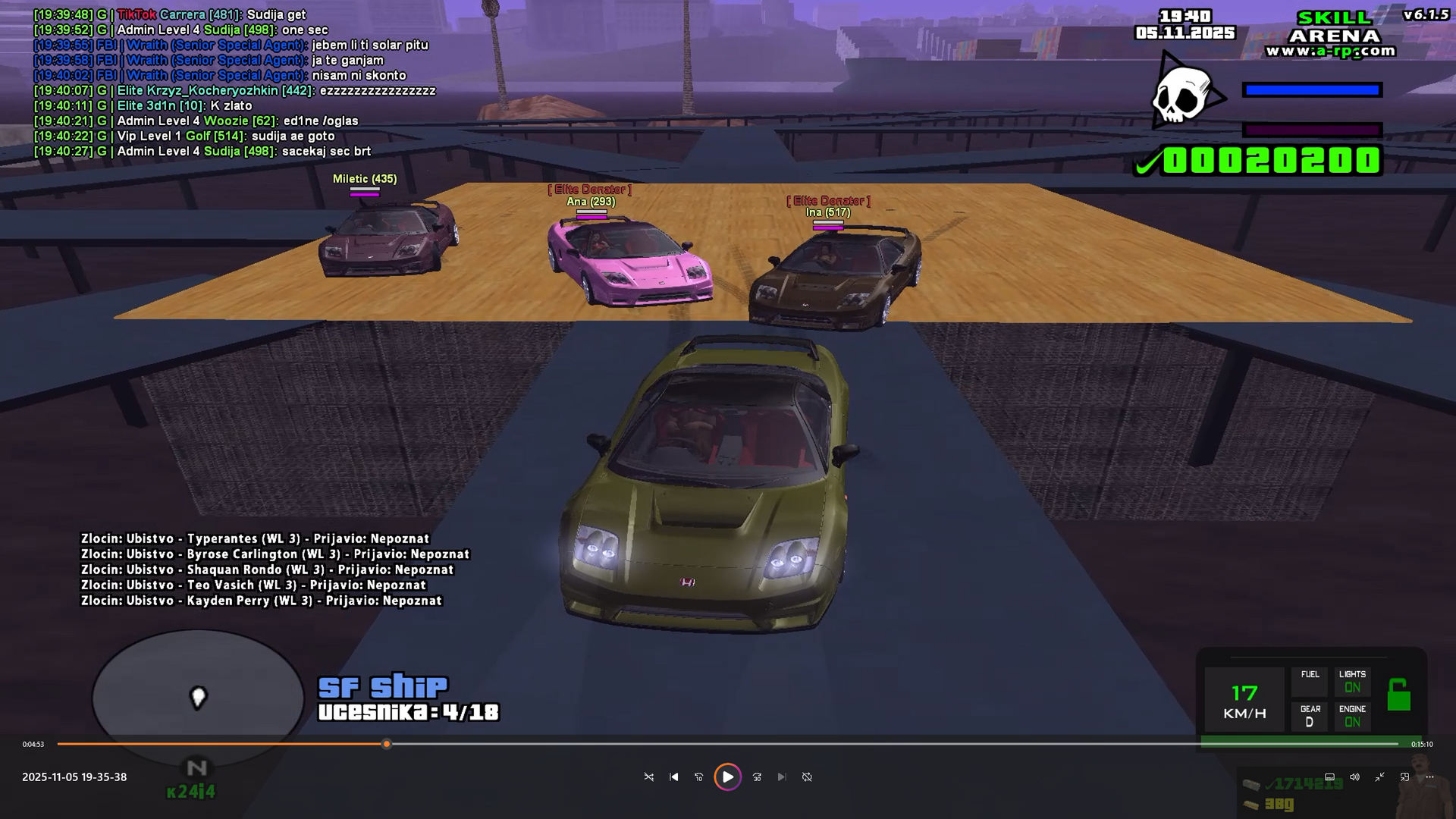Enter picture-in-picture mode
1456x819 pixels.
point(1404,777)
